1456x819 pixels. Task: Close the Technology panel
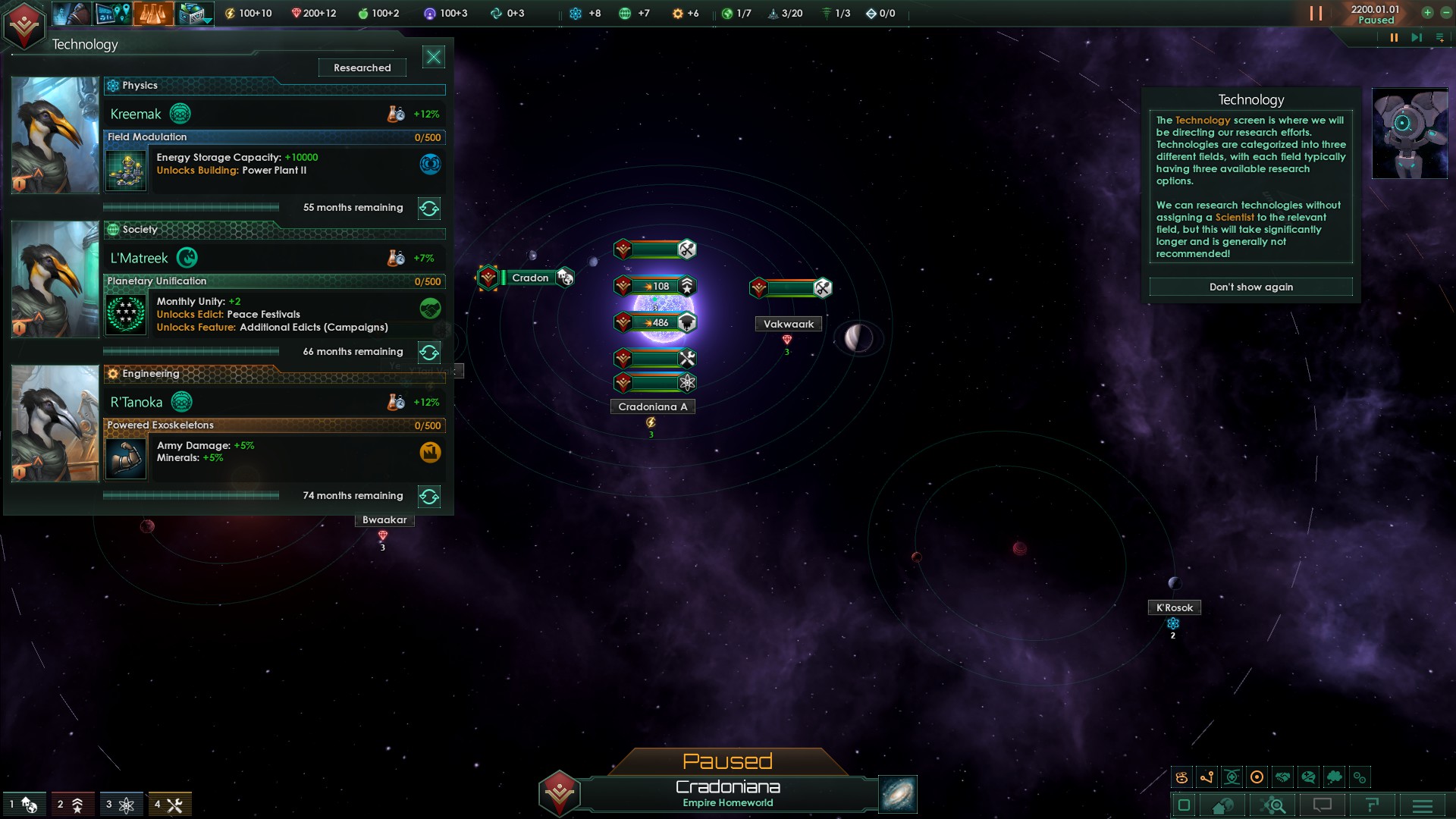click(434, 57)
